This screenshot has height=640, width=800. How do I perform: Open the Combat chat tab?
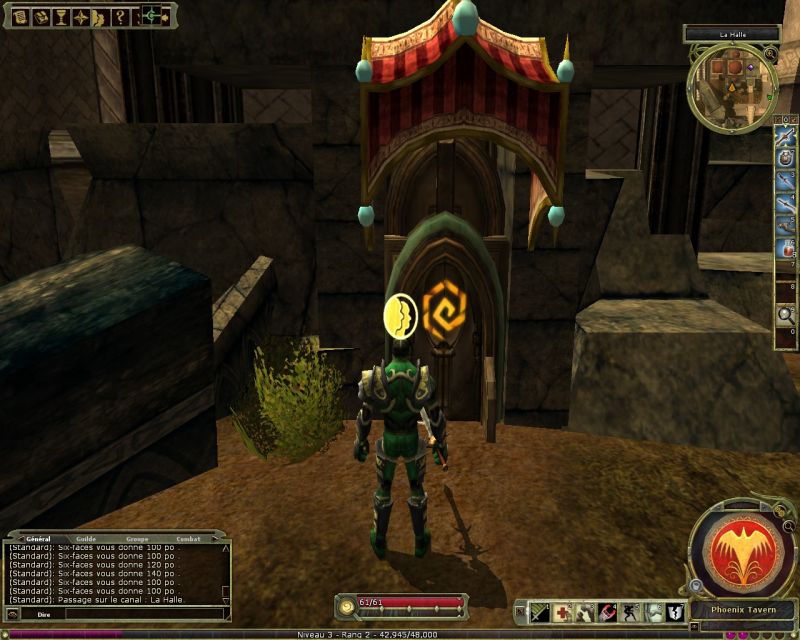tap(188, 539)
